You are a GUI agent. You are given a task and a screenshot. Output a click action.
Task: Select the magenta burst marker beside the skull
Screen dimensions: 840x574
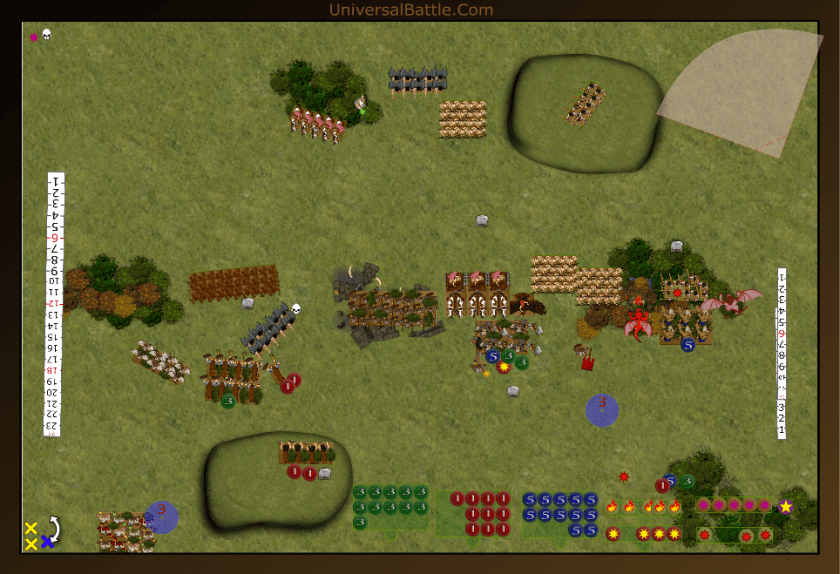33,37
